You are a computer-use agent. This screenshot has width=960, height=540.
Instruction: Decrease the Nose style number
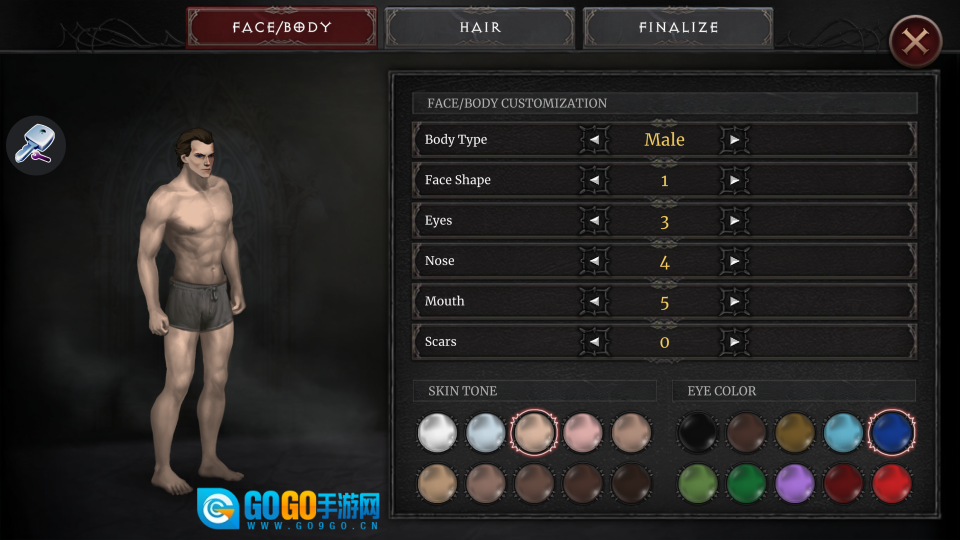(594, 261)
